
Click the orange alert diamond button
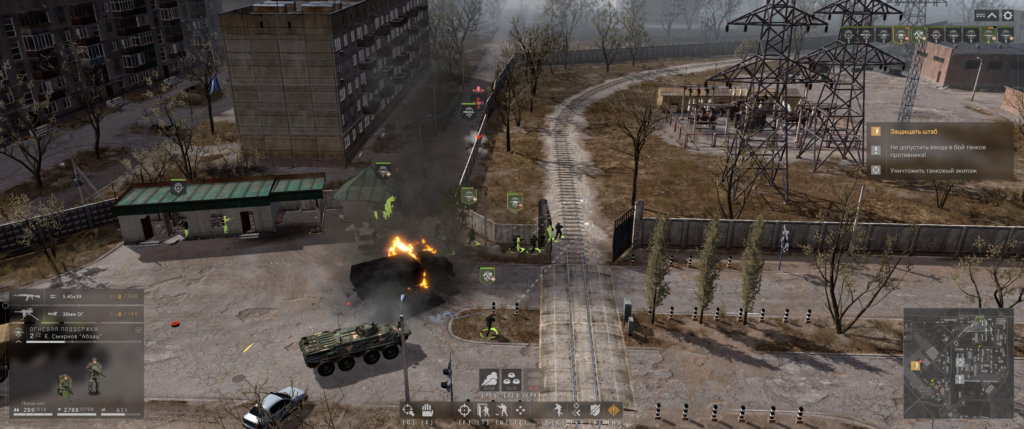coord(614,410)
